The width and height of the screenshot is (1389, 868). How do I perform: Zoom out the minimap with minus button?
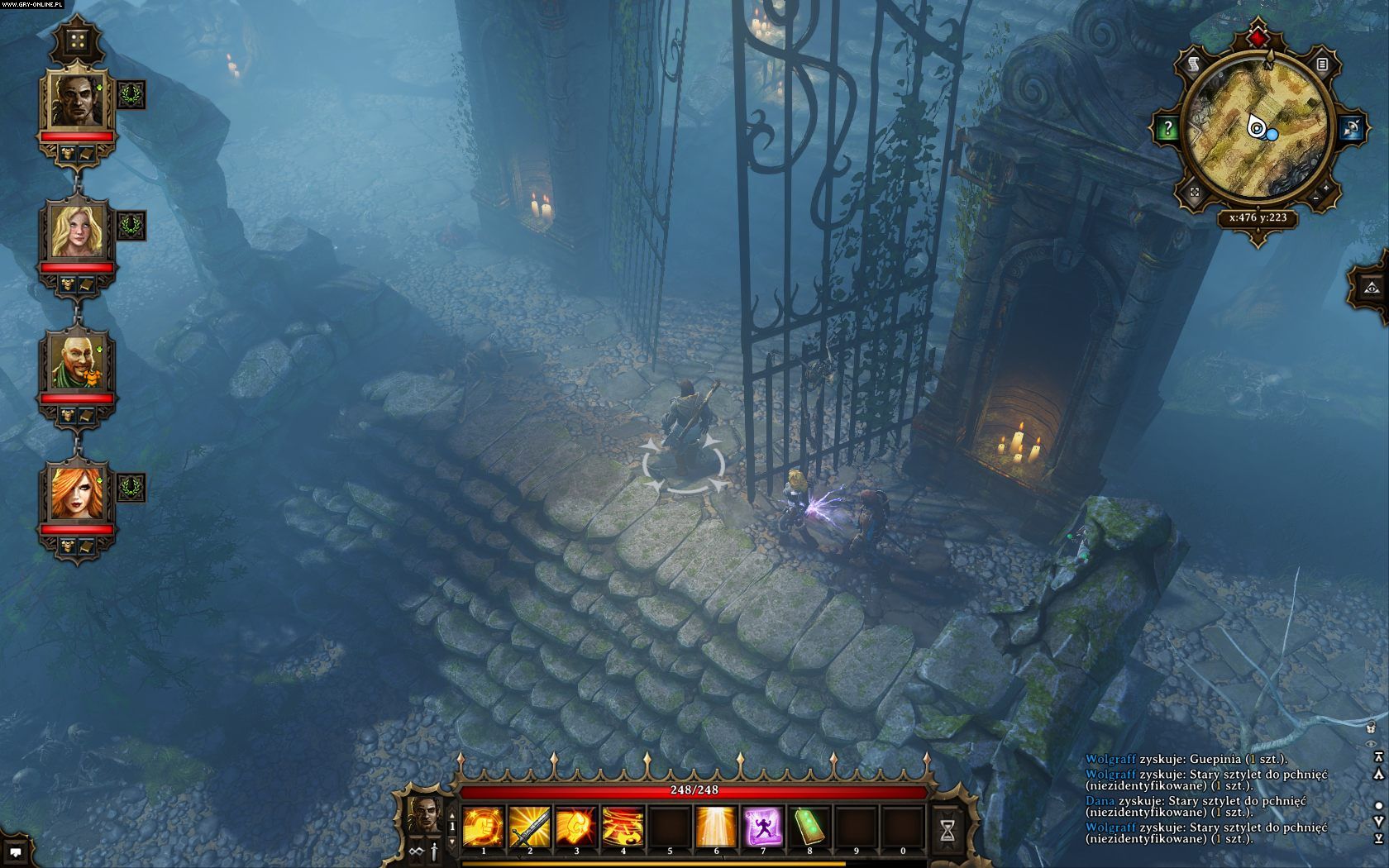pyautogui.click(x=1315, y=198)
